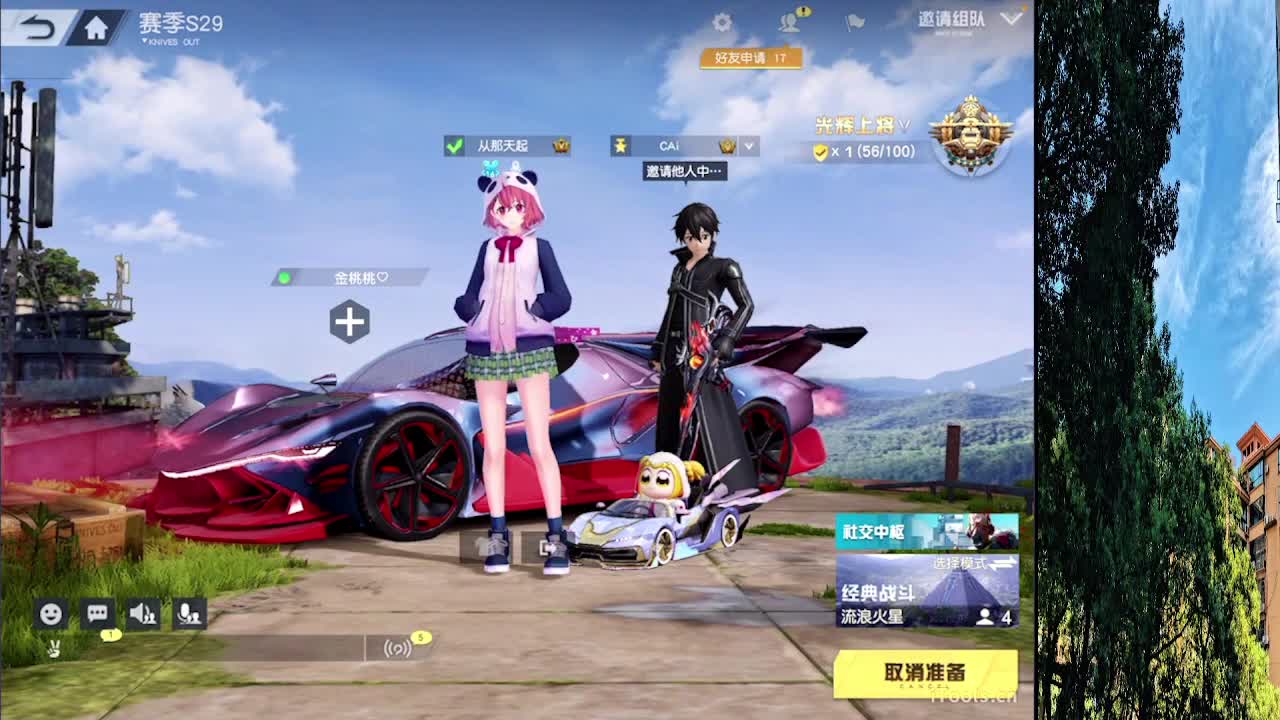The image size is (1280, 720).
Task: Open the friends panel with notification badge
Action: pyautogui.click(x=790, y=20)
